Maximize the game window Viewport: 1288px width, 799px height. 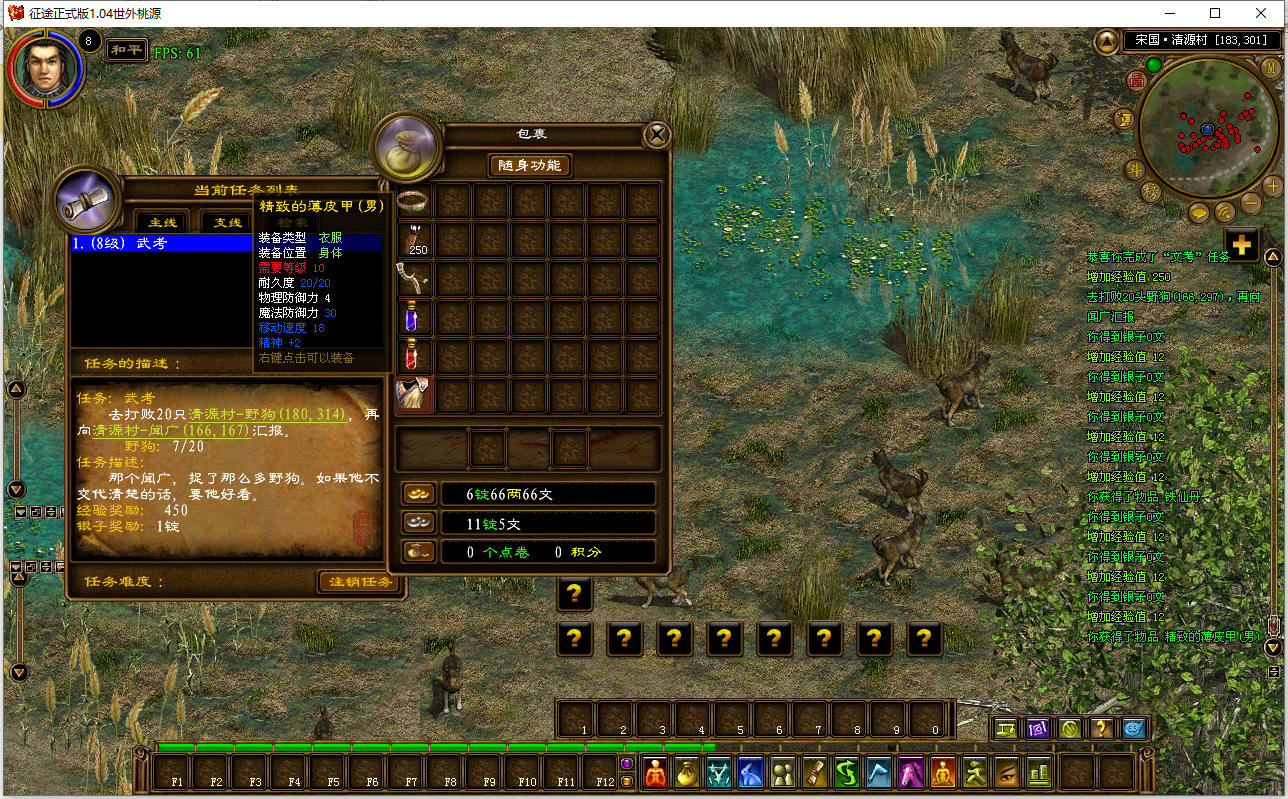[x=1215, y=13]
